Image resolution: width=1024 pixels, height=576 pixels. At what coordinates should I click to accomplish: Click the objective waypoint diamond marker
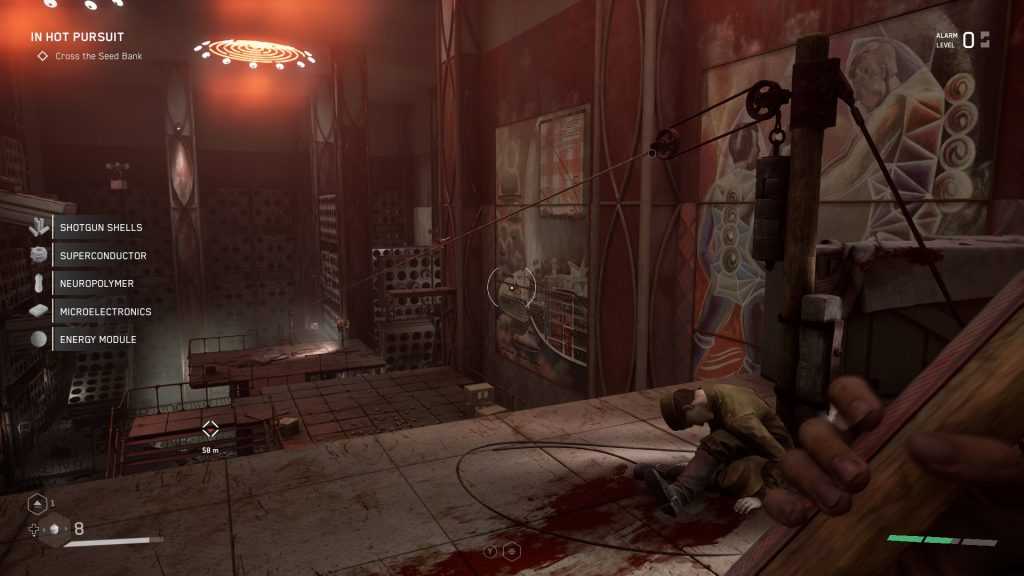click(x=210, y=430)
